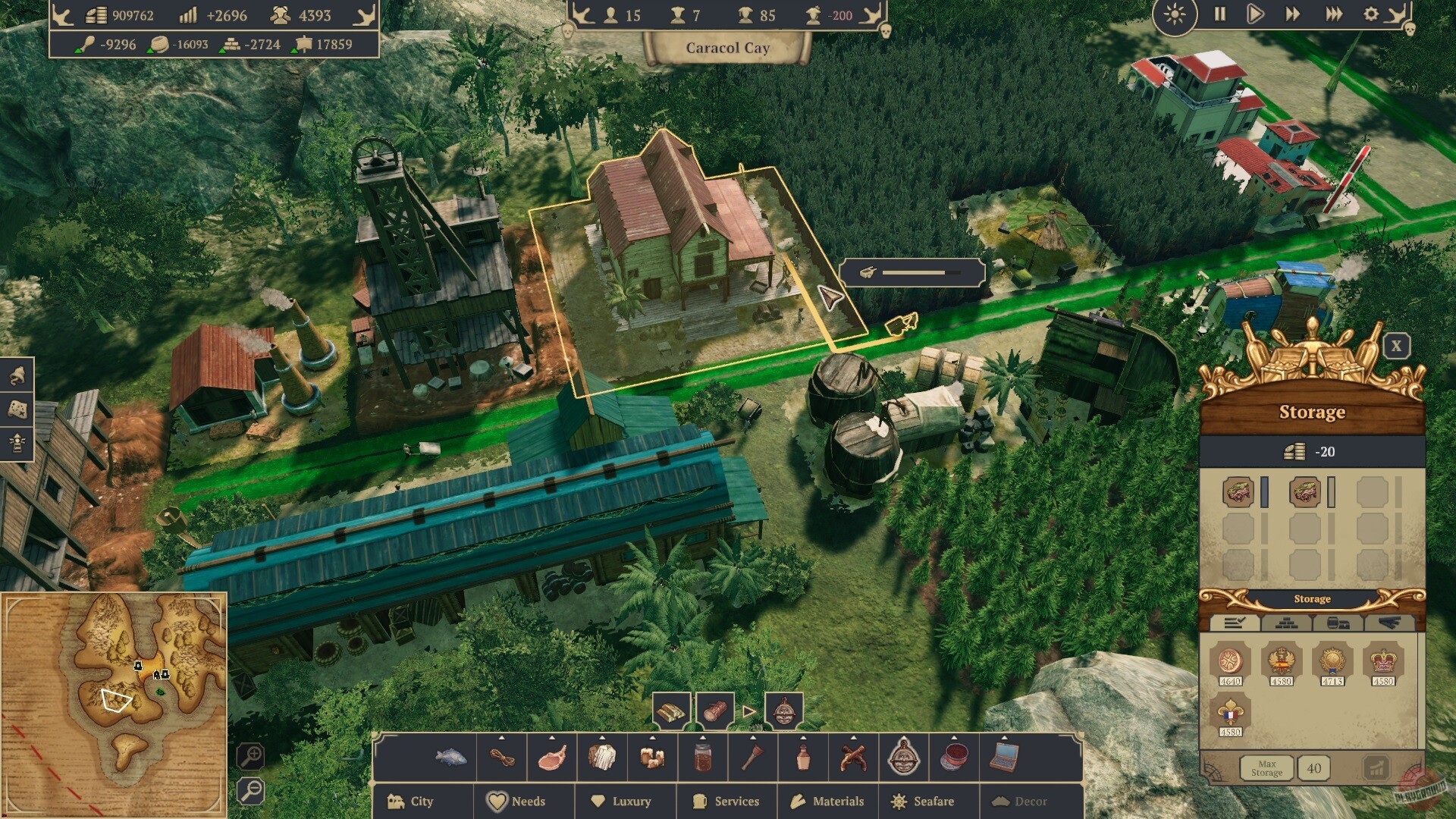Click the crossed pistols weapons icon
1456x819 pixels.
[x=852, y=758]
